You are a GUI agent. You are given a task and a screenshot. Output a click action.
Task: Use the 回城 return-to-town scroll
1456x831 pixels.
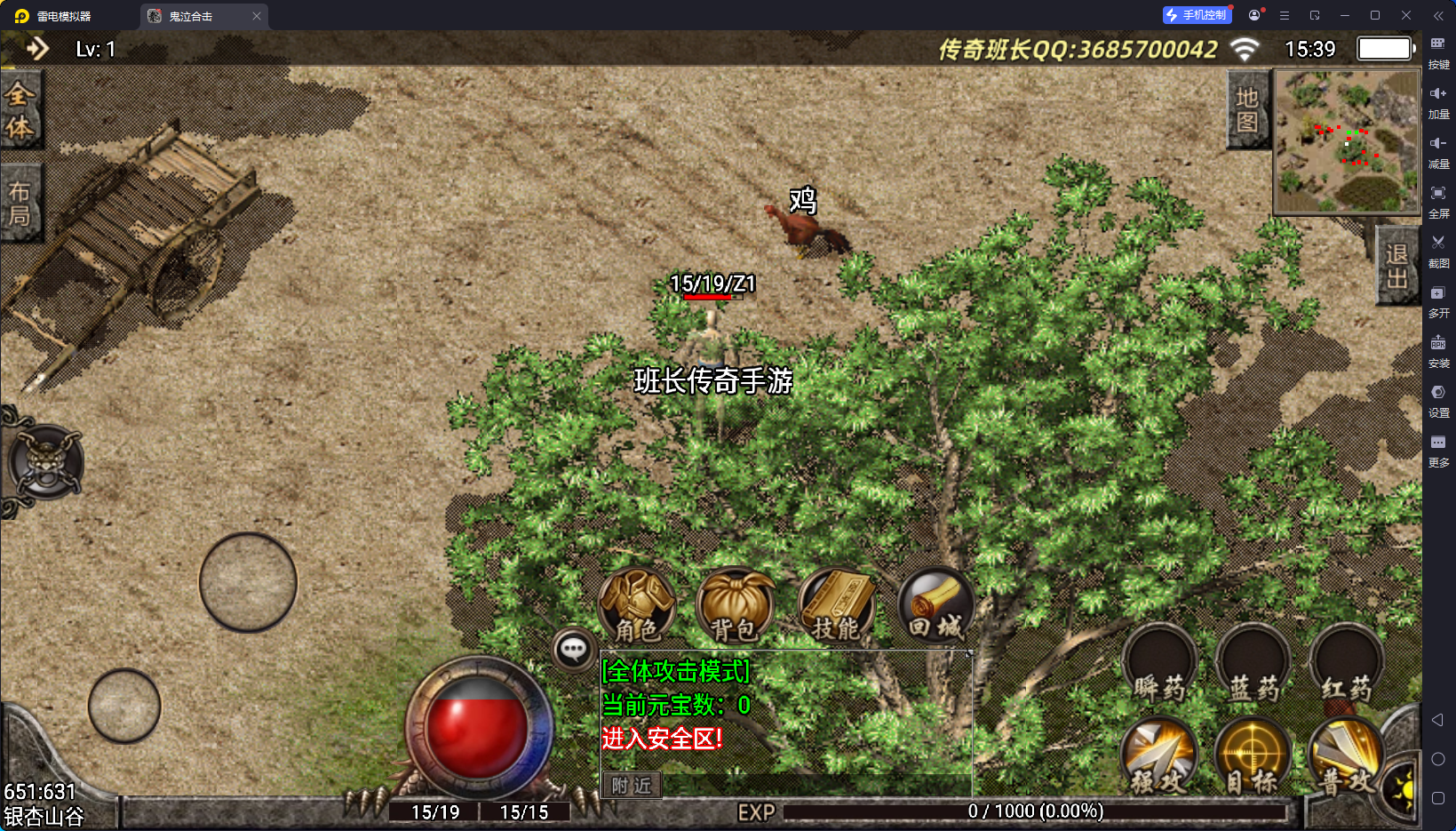(x=935, y=606)
